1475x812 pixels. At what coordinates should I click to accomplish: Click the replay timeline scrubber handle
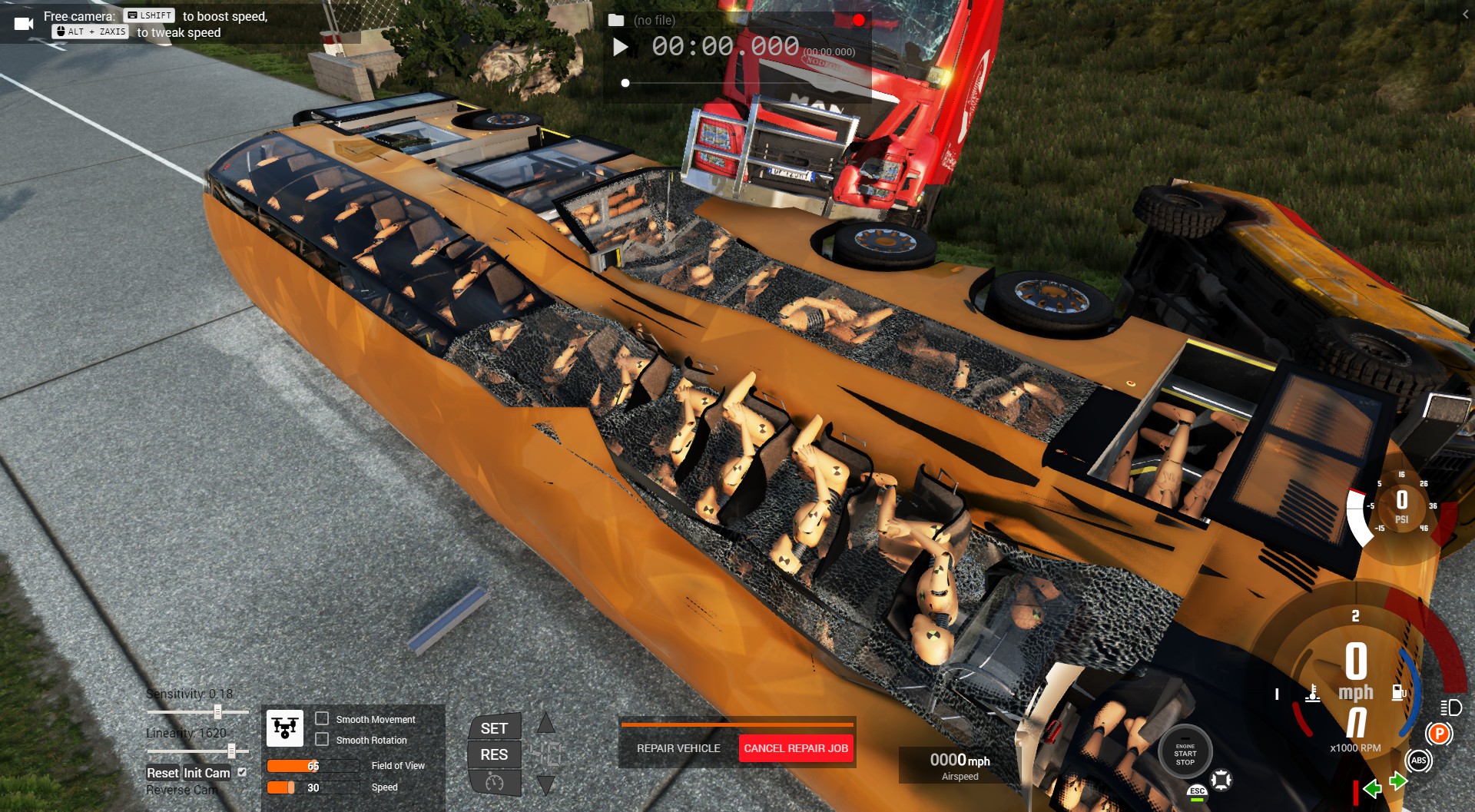pyautogui.click(x=625, y=83)
